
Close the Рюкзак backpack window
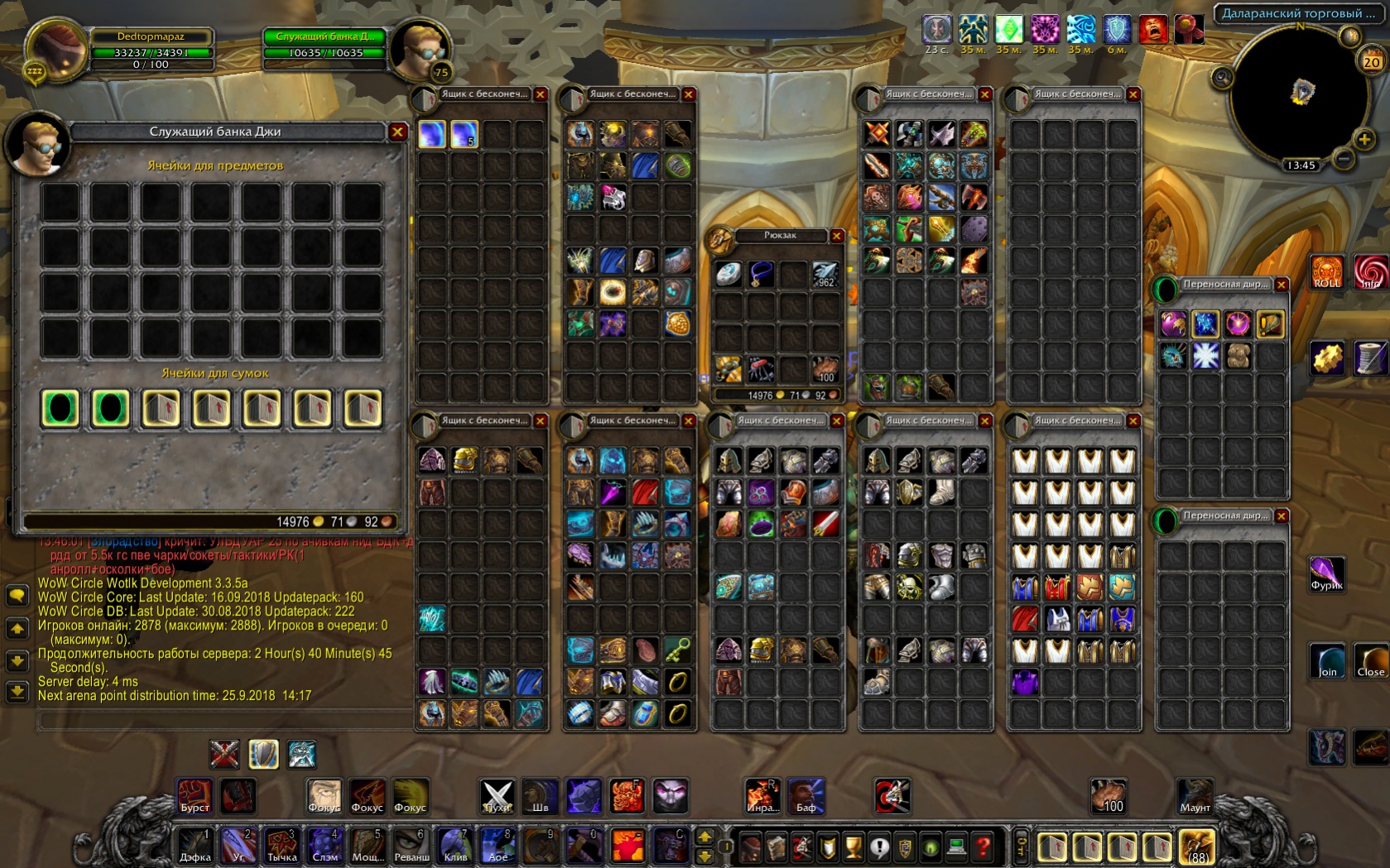[837, 237]
